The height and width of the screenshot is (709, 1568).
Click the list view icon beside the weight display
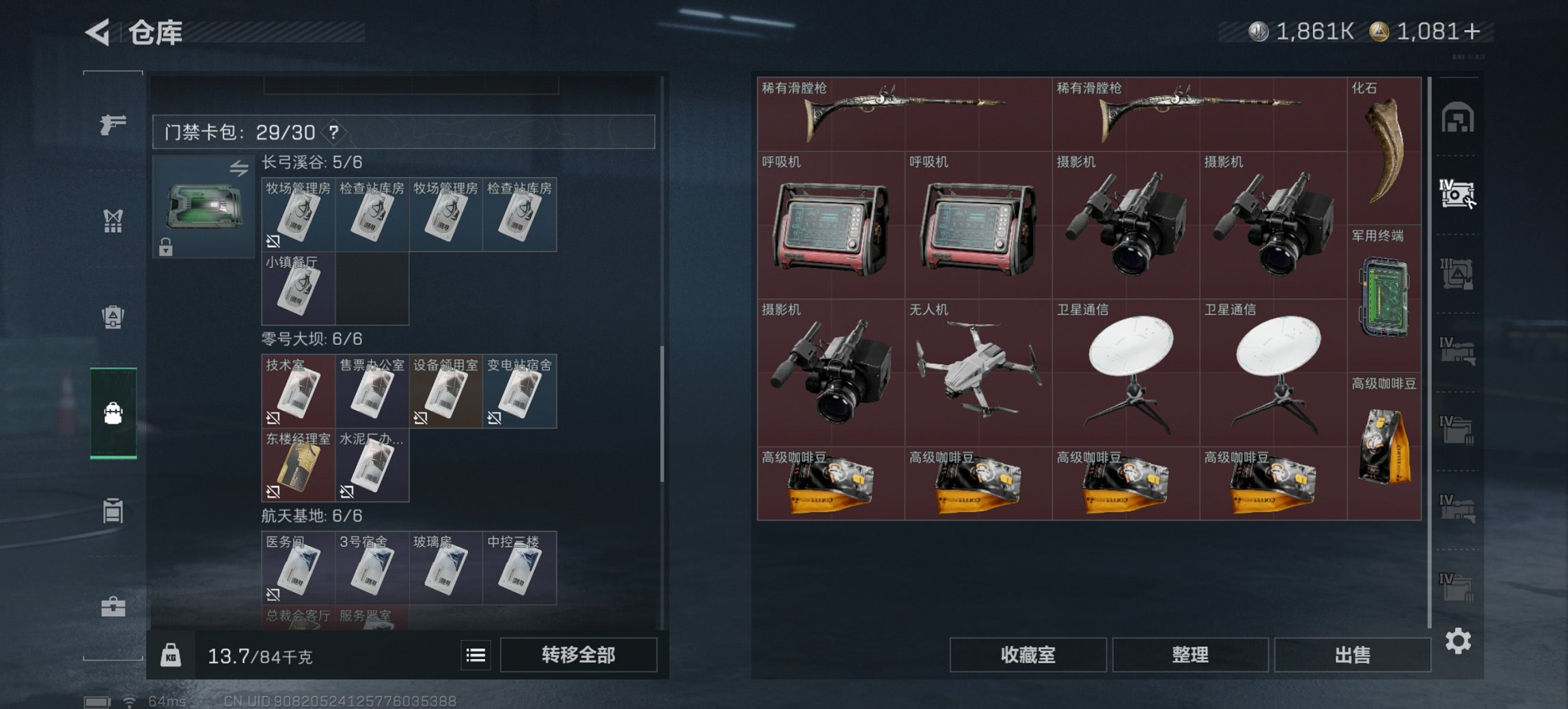[476, 656]
